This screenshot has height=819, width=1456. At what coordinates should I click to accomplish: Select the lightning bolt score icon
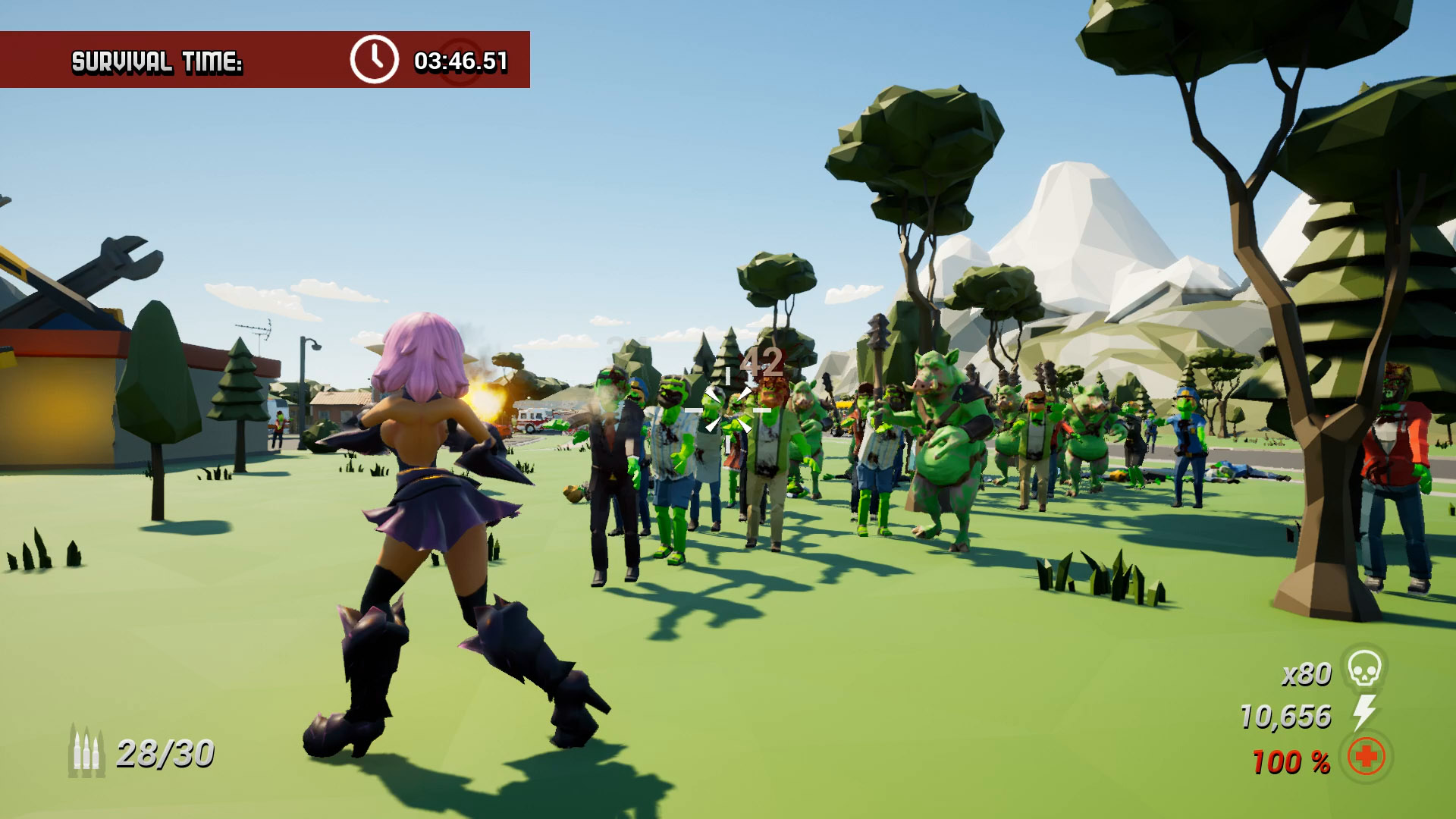tap(1364, 713)
